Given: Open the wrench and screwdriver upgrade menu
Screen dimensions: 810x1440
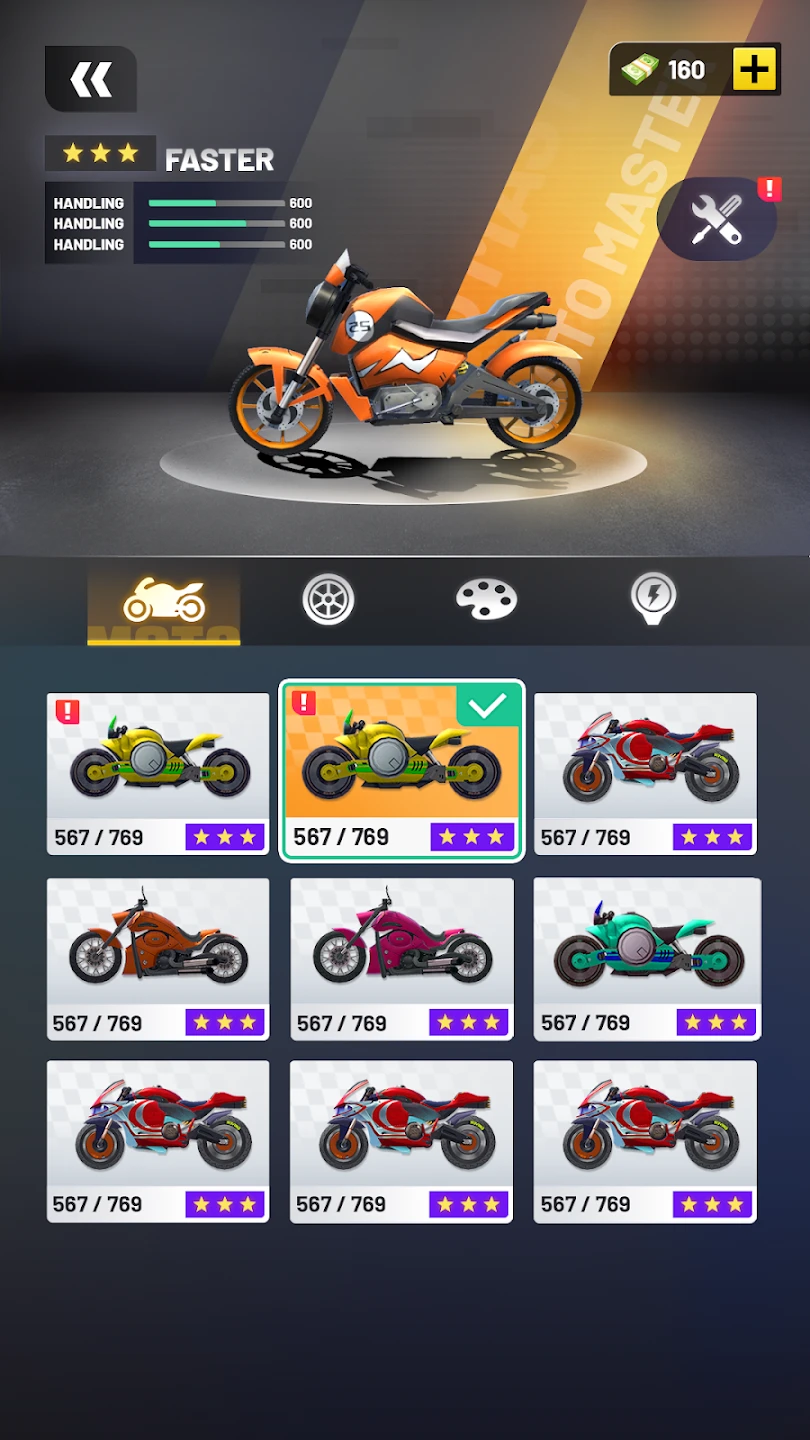Looking at the screenshot, I should tap(717, 219).
